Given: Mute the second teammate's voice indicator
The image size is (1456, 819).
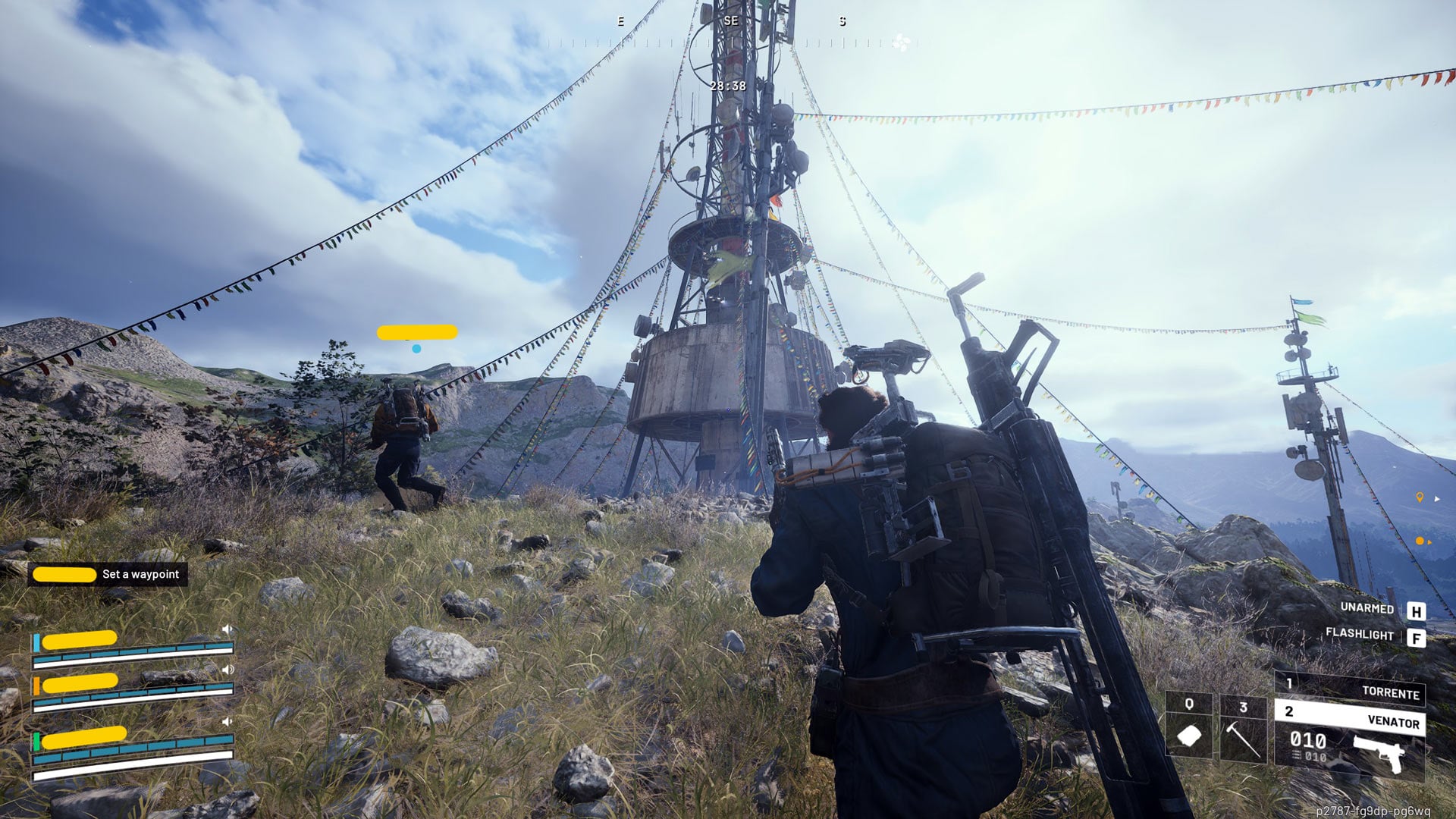Looking at the screenshot, I should click(227, 670).
